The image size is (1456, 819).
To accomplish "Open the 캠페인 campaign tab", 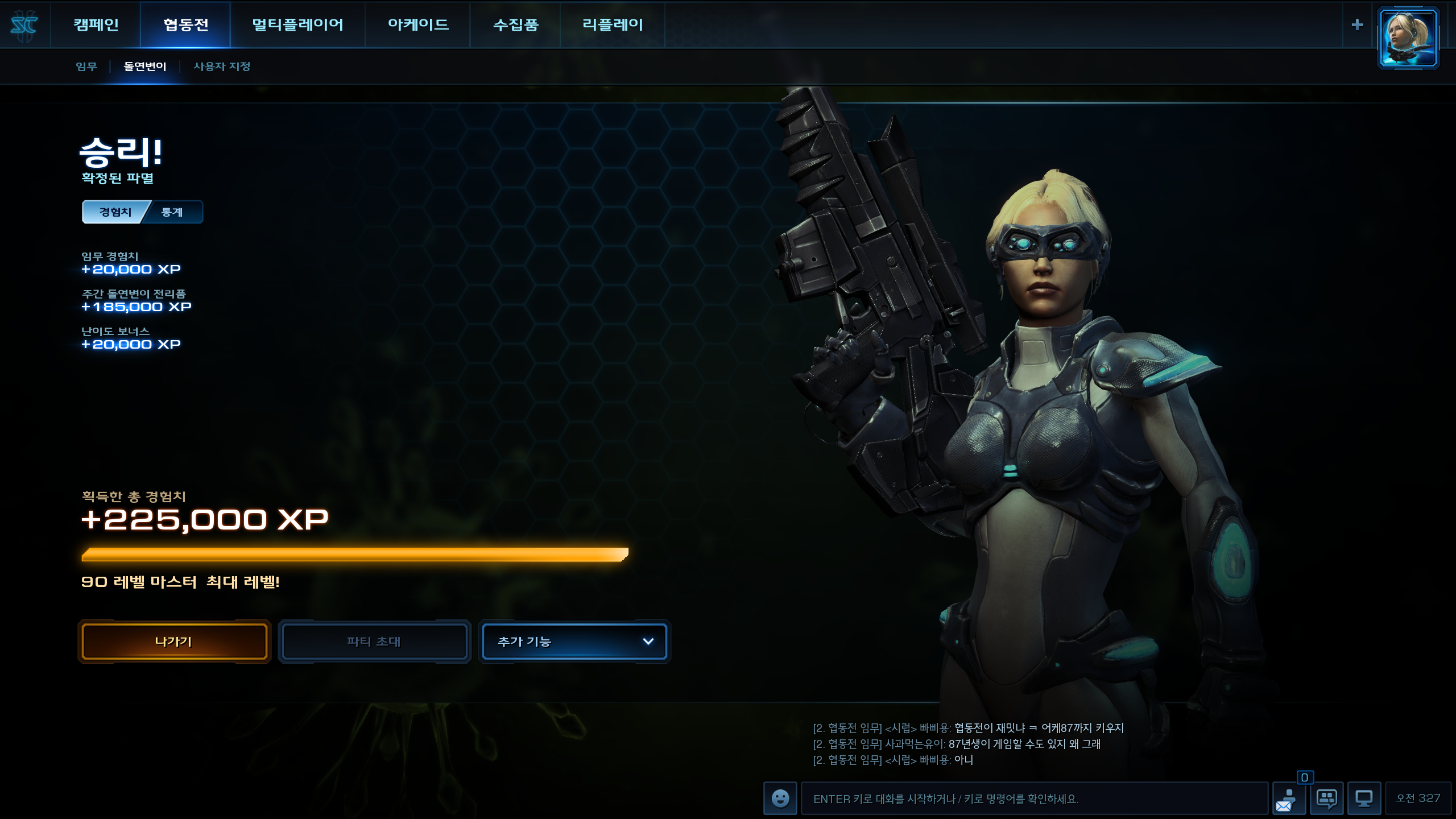I will [x=96, y=24].
